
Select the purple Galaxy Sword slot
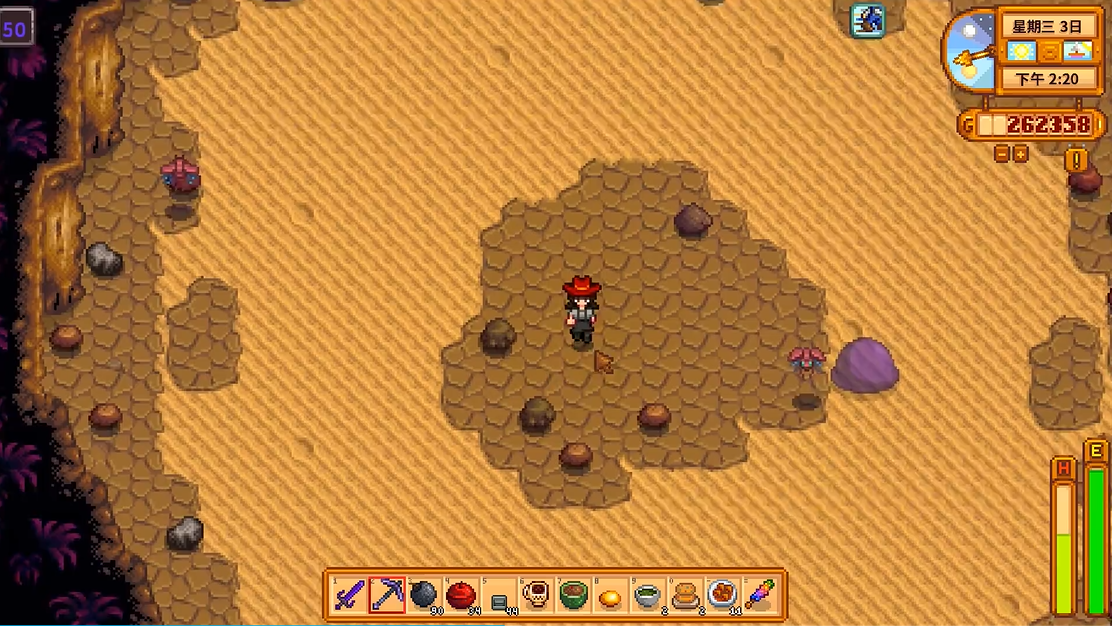349,595
